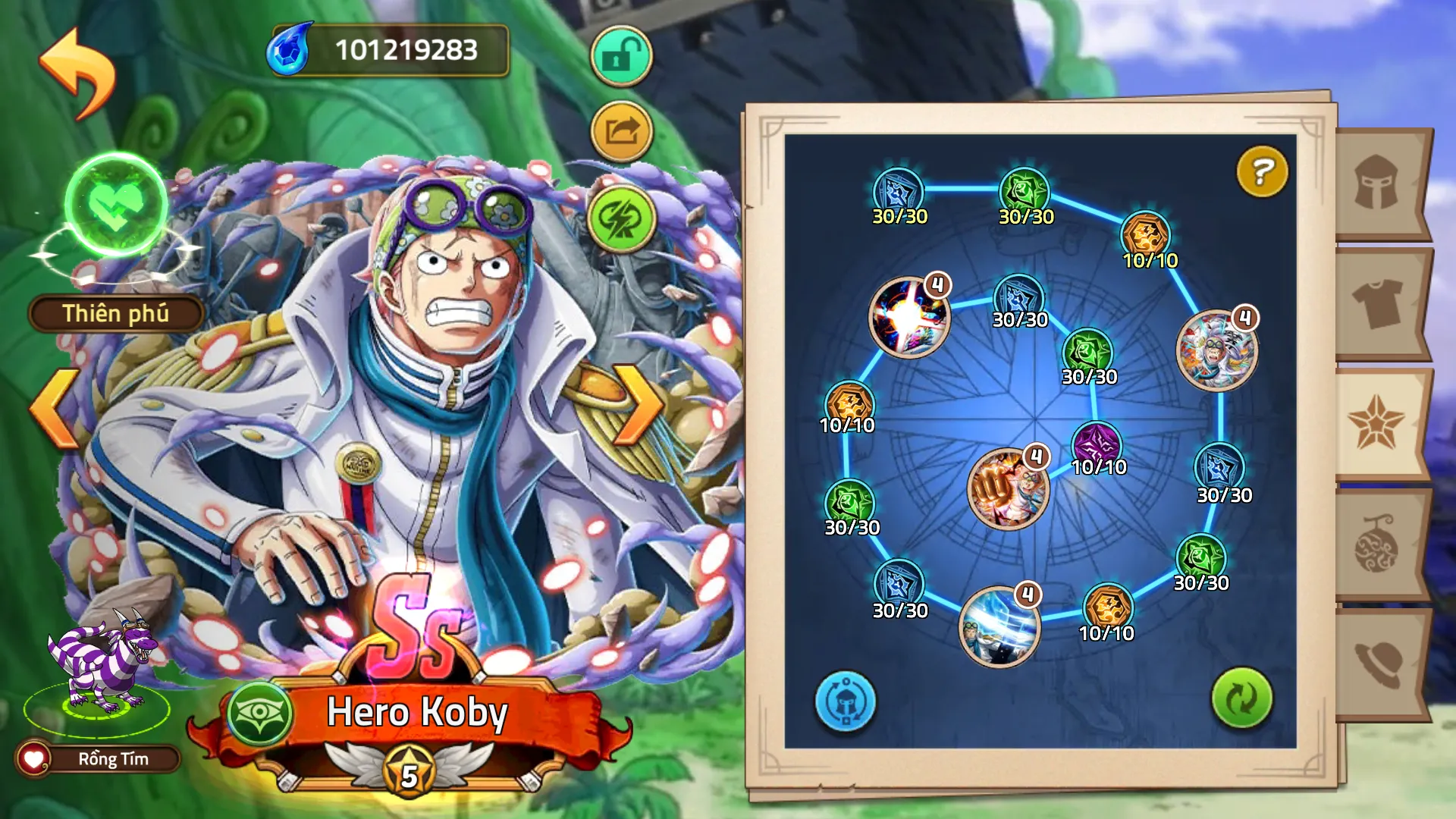Image resolution: width=1456 pixels, height=819 pixels.
Task: Click the green eye icon beside Hero Koby
Action: tap(260, 713)
